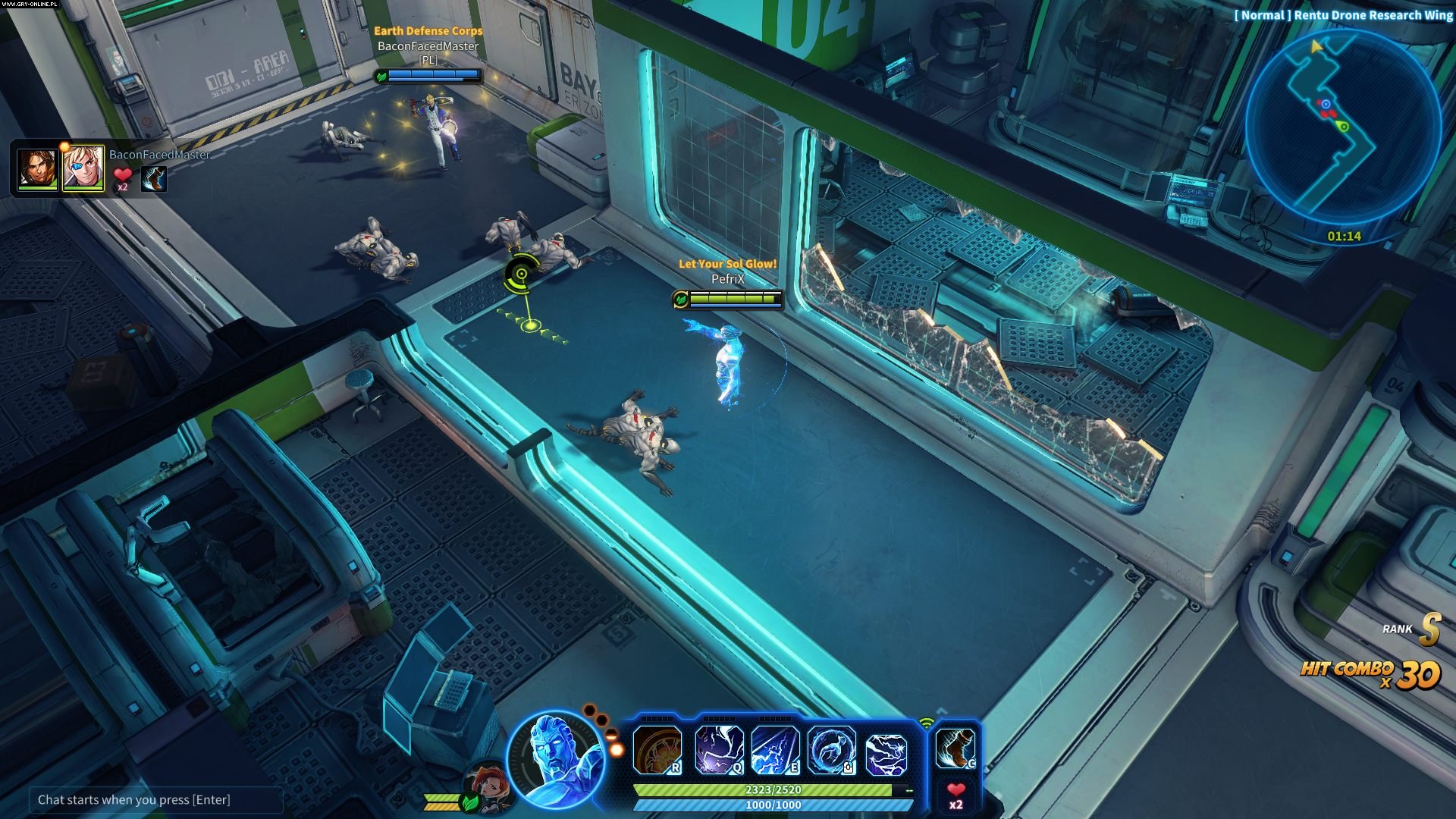Screen dimensions: 1456x819
Task: Trigger the diagonal lightning strike skill (E)
Action: [x=774, y=750]
